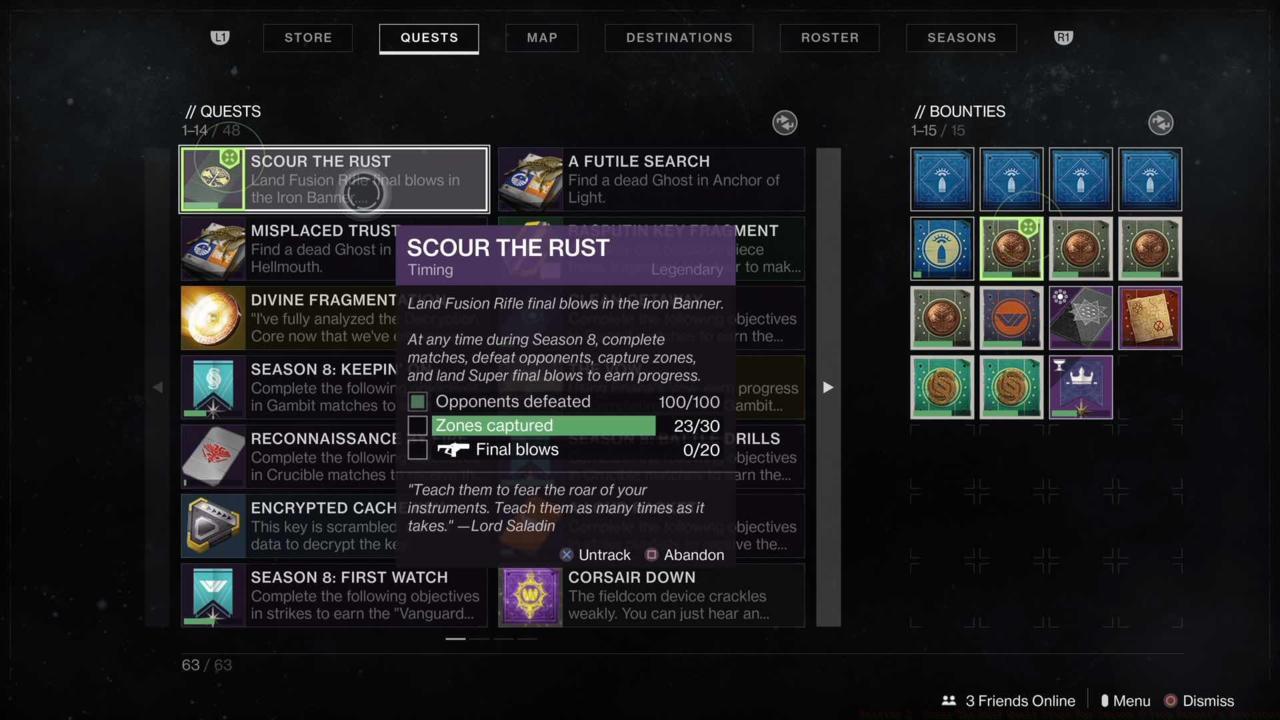Select the Misplaced Trust quest
The image size is (1280, 720).
[288, 249]
